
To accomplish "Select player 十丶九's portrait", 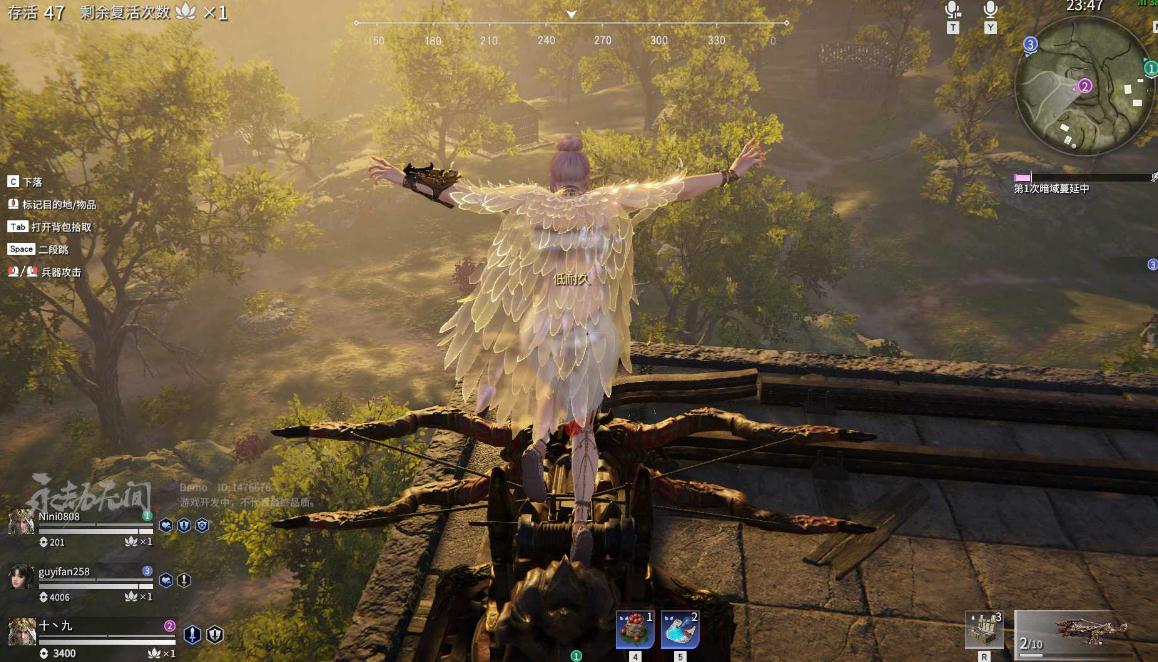I will (x=21, y=632).
